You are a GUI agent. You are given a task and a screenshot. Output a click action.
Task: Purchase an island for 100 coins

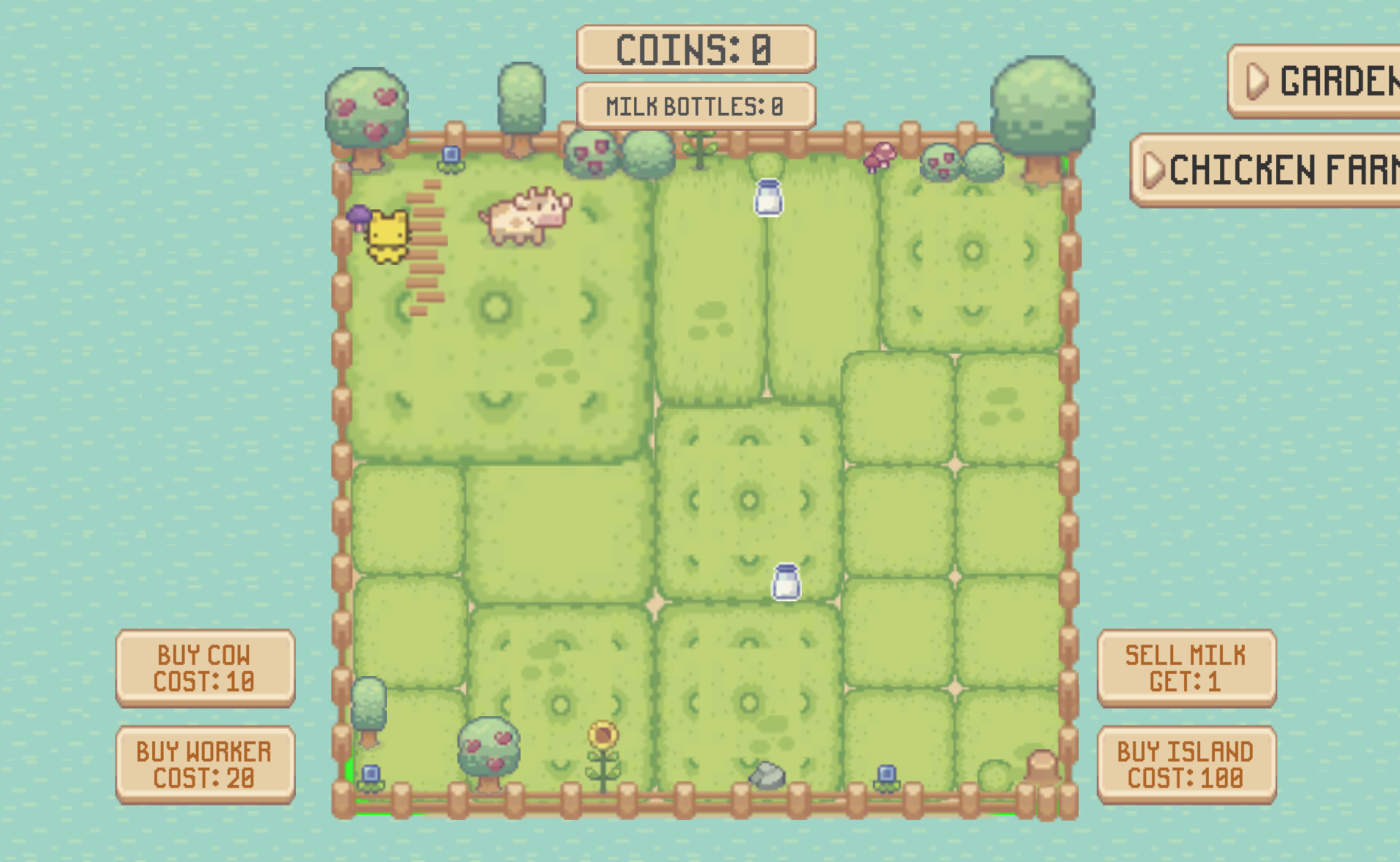pyautogui.click(x=1186, y=764)
